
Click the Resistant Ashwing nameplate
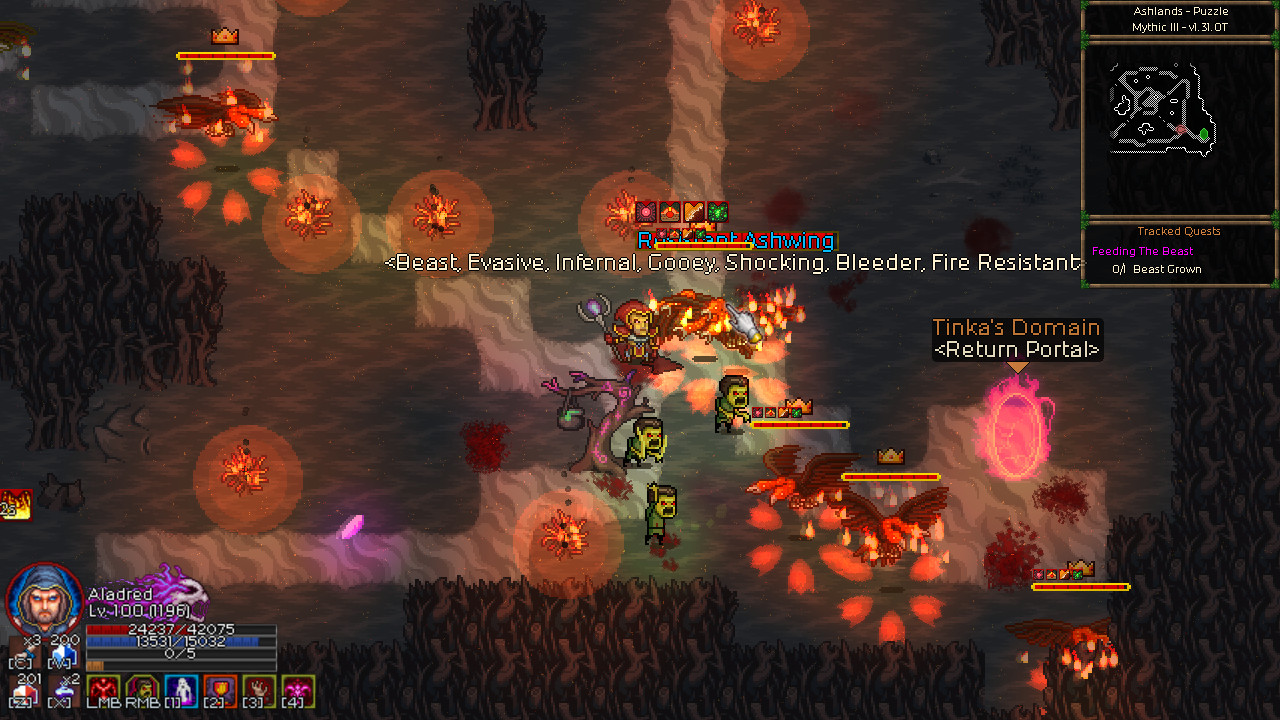pos(737,240)
